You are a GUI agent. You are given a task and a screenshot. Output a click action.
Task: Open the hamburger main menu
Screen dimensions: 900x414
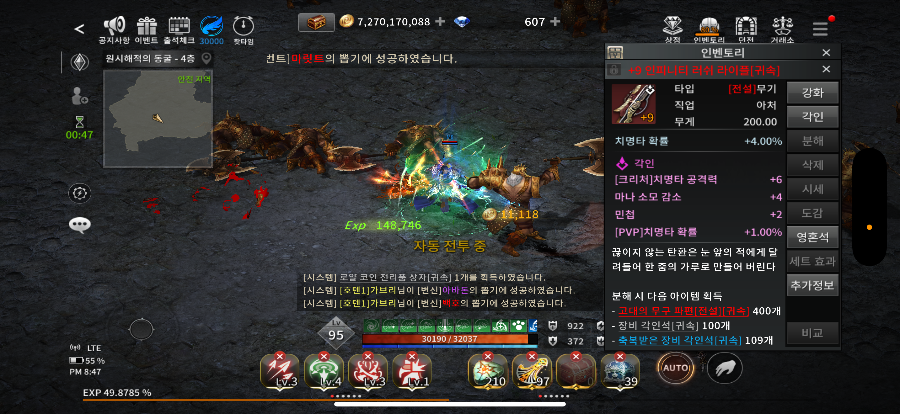click(x=820, y=28)
